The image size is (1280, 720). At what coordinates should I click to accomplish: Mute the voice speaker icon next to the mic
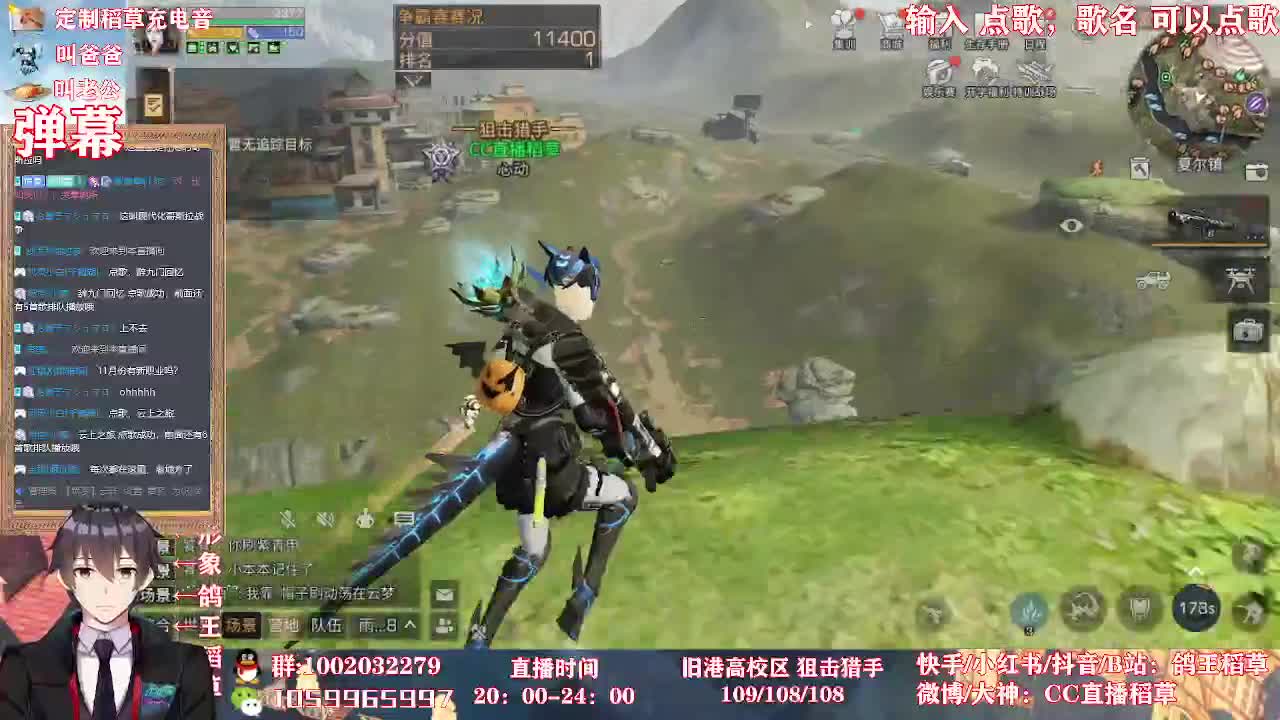coord(325,520)
